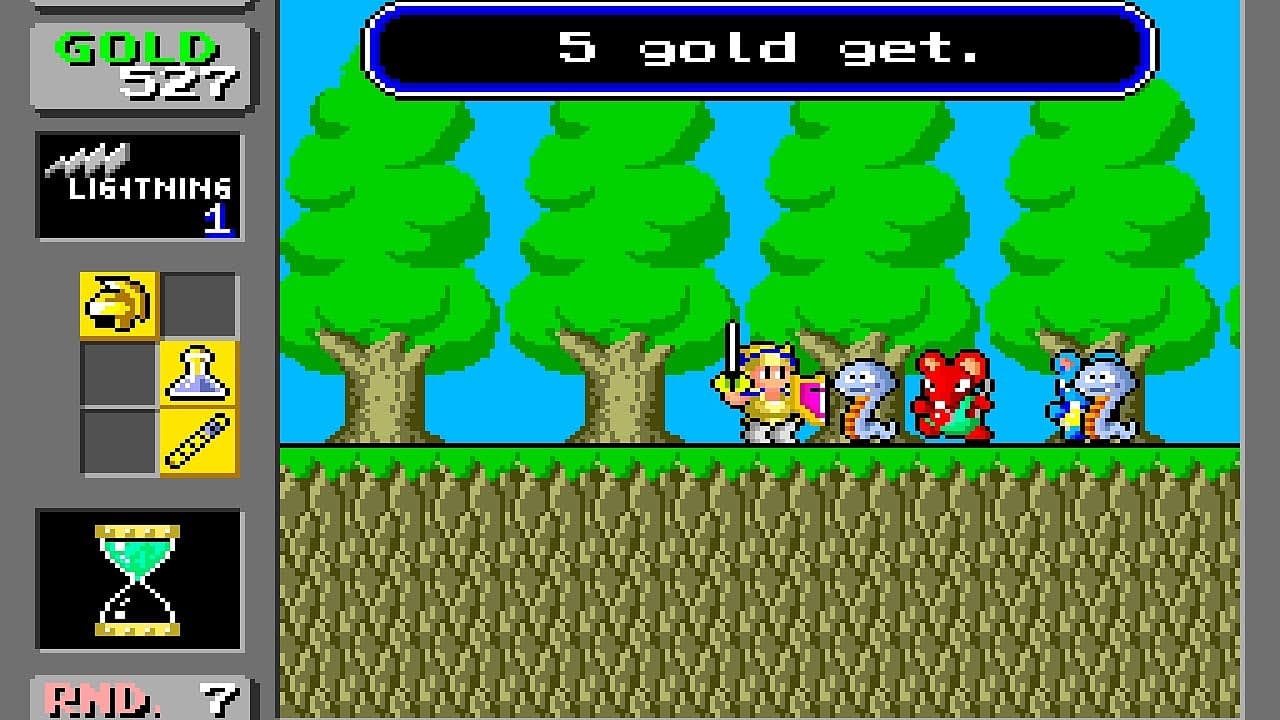Viewport: 1280px width, 720px height.
Task: Click the lightning bolt symbol above LIGHTNING text
Action: [90, 158]
